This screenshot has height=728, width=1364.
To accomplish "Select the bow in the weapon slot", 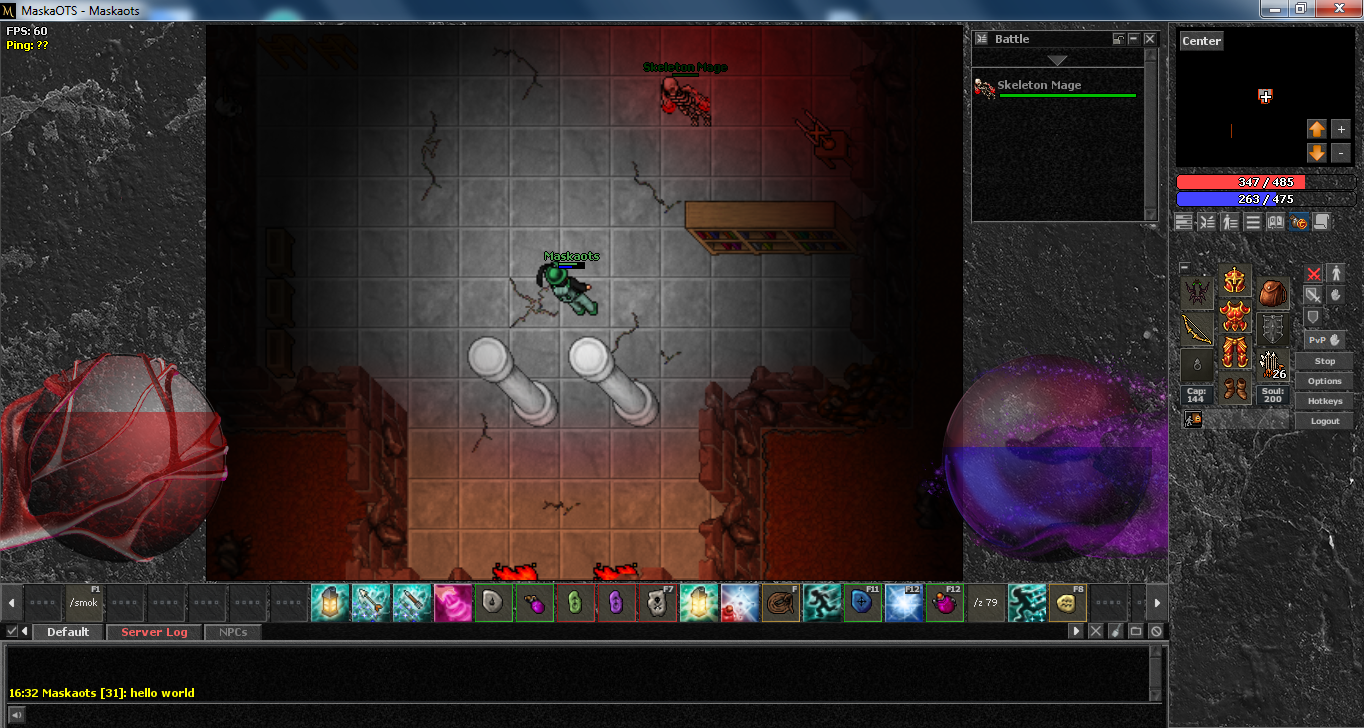I will pyautogui.click(x=1197, y=330).
